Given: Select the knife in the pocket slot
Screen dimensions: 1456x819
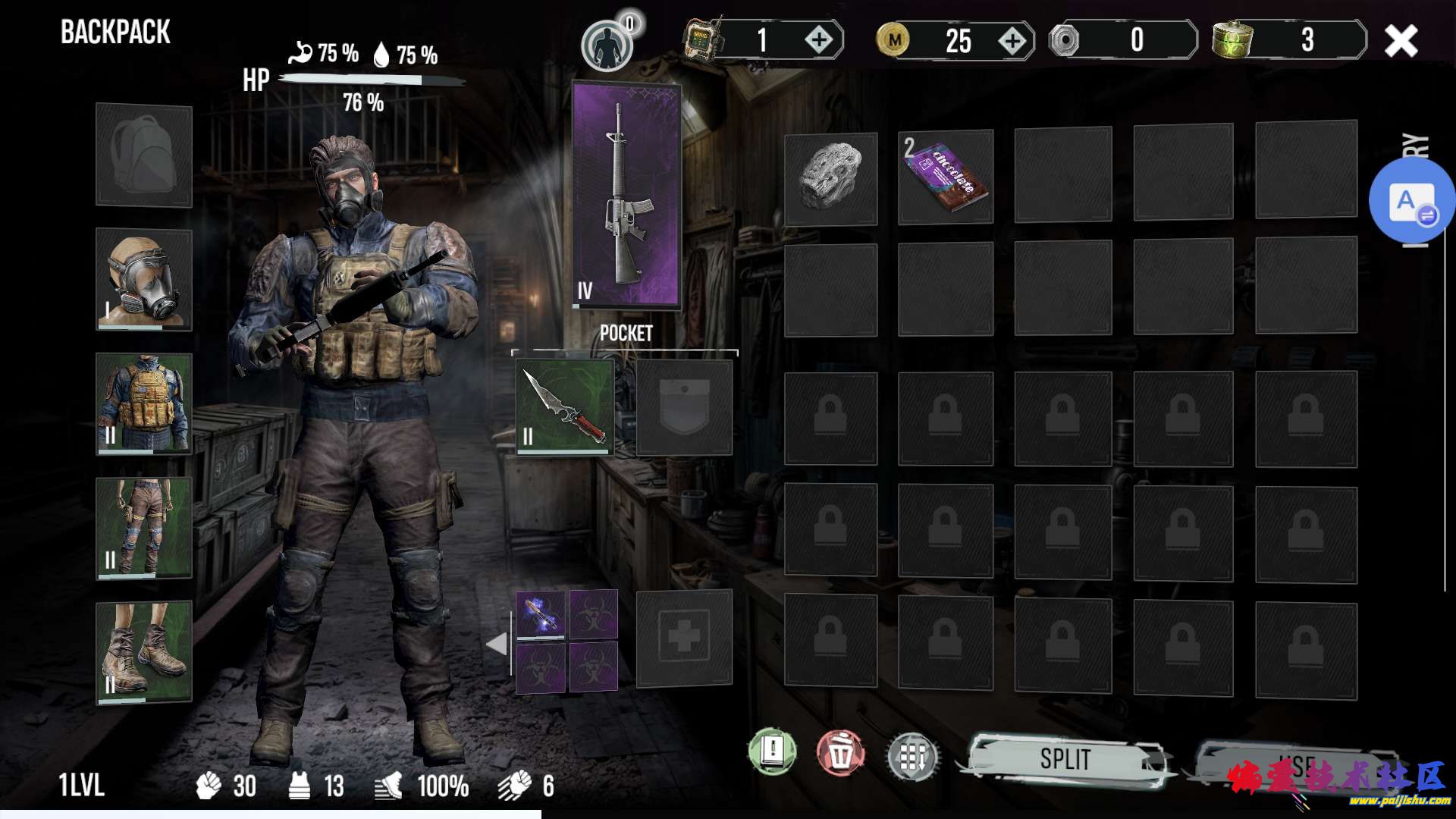Looking at the screenshot, I should 565,407.
